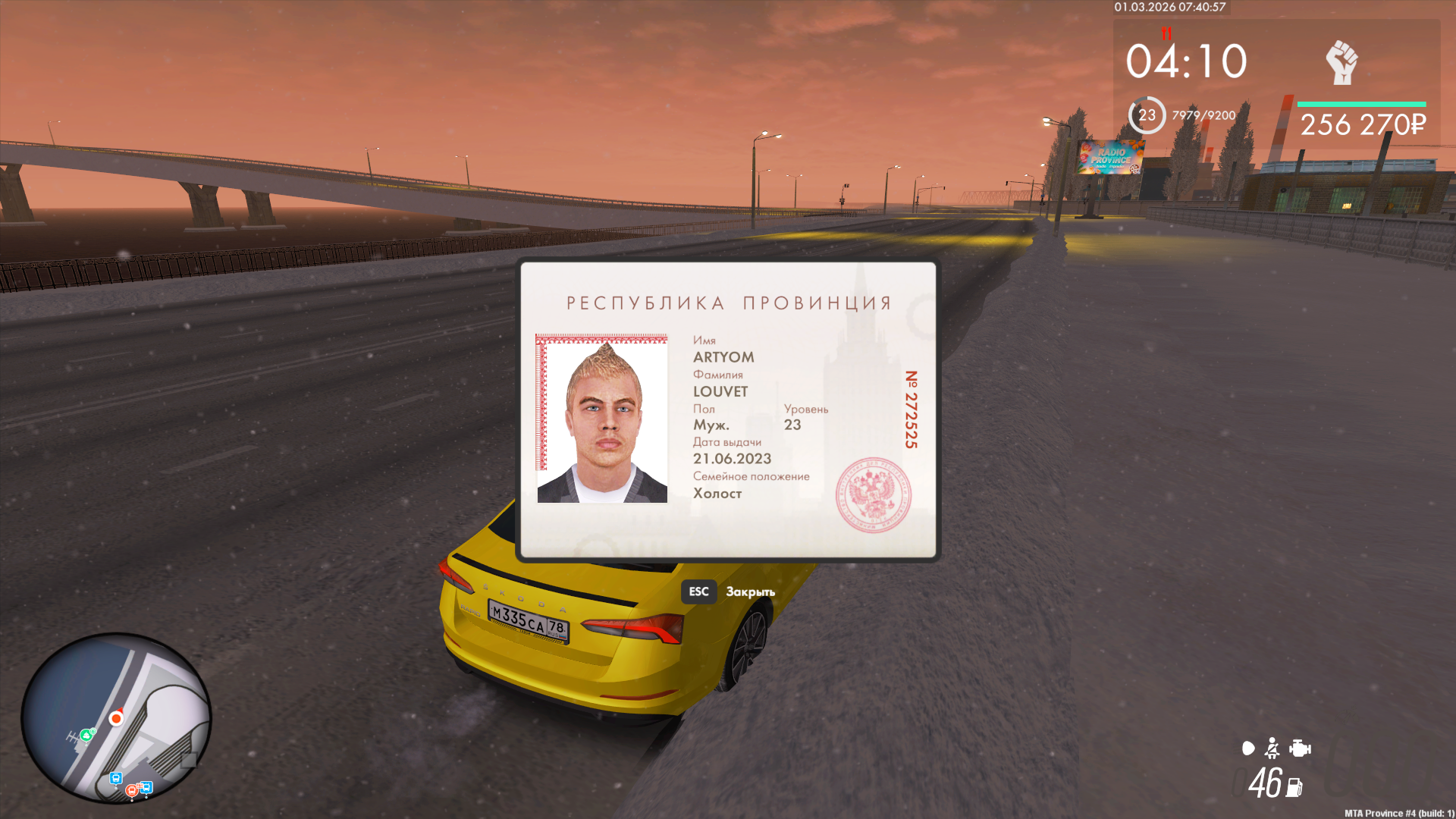Click the circular minimap

pos(116,717)
